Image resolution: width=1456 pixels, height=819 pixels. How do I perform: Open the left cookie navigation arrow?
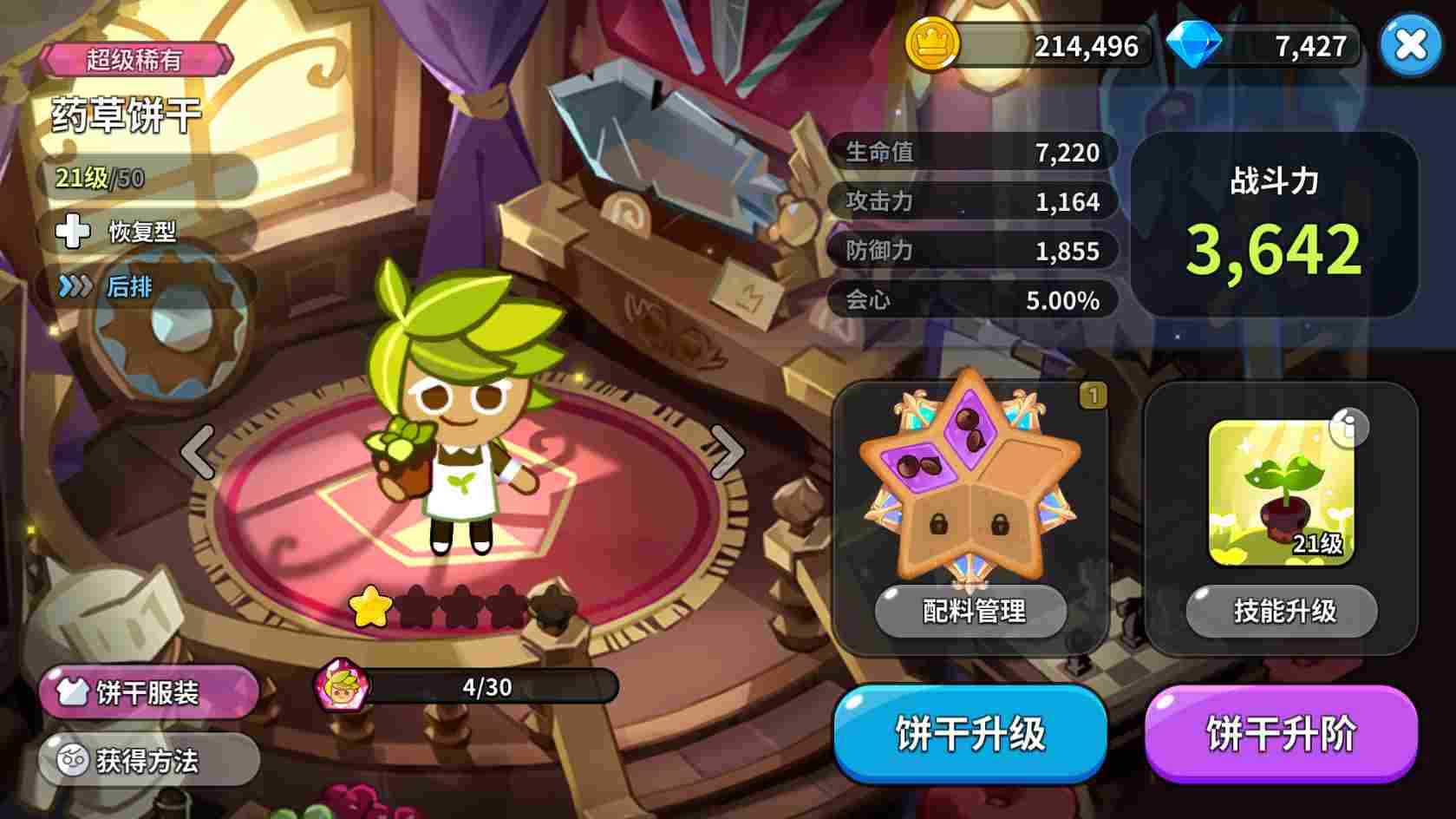tap(196, 451)
